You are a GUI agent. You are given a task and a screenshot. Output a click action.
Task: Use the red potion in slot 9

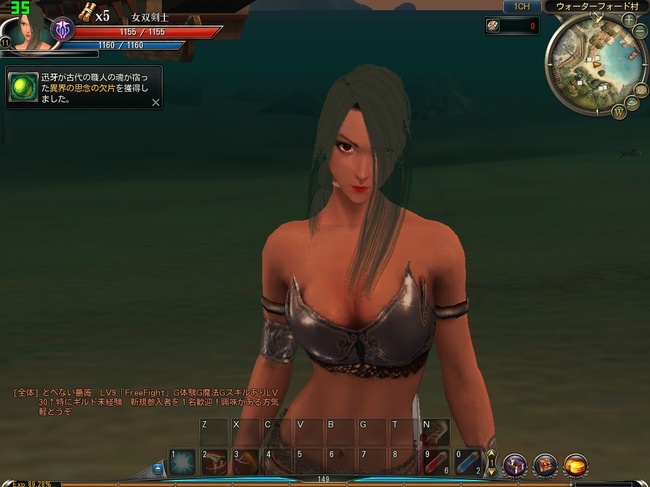(436, 462)
